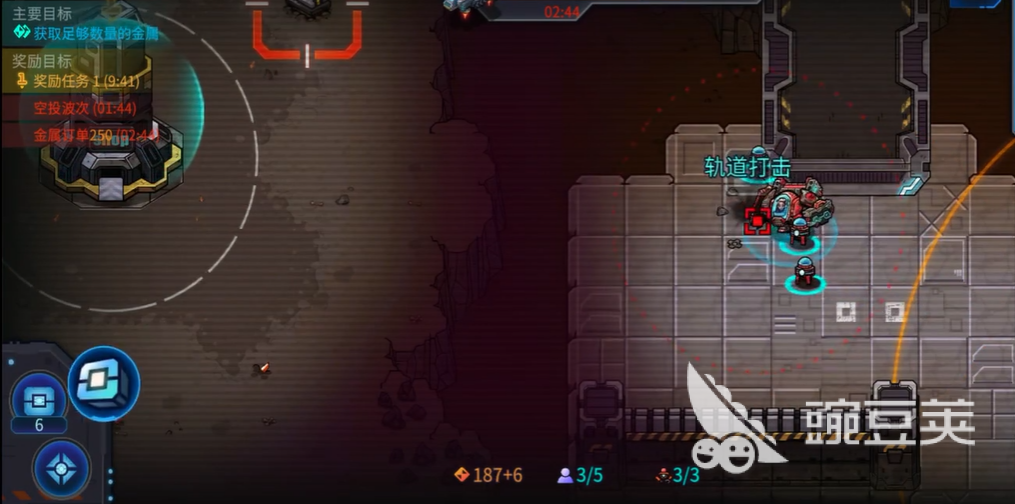The width and height of the screenshot is (1015, 504).
Task: Click the 空投波次 objective entry
Action: pos(85,108)
